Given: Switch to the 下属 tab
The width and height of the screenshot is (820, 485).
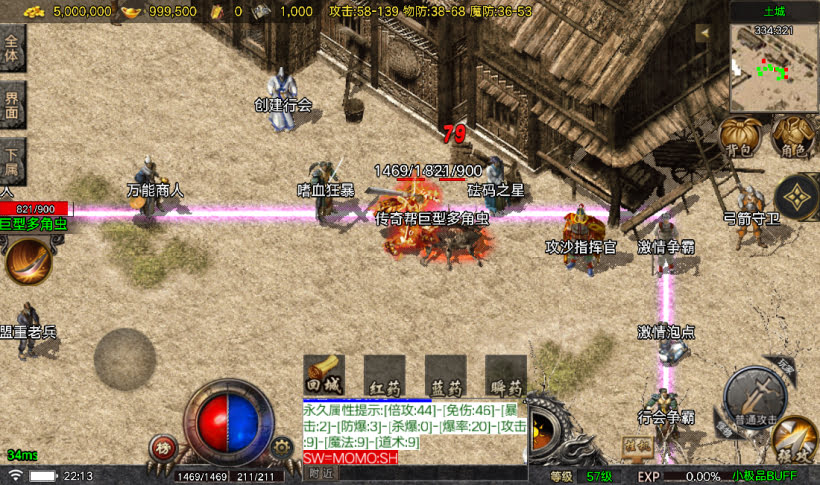Looking at the screenshot, I should point(12,159).
